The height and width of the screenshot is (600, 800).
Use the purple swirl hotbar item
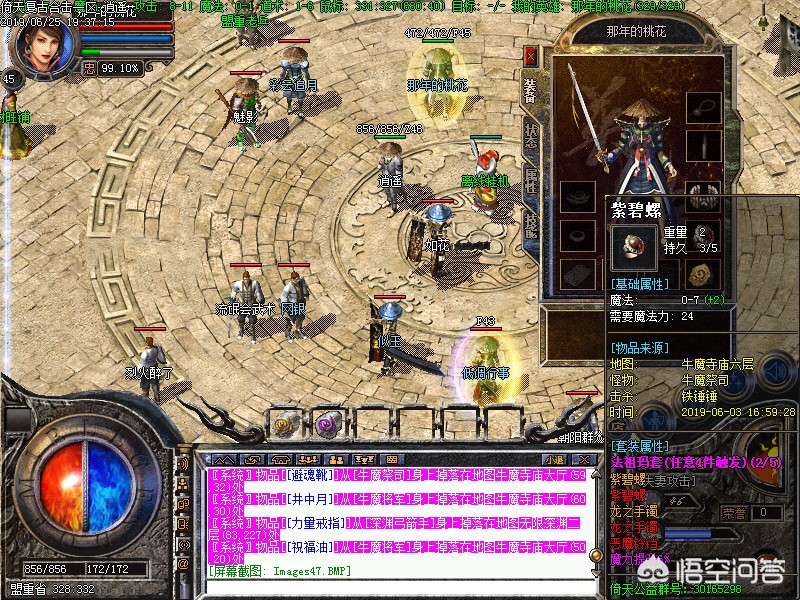point(327,423)
